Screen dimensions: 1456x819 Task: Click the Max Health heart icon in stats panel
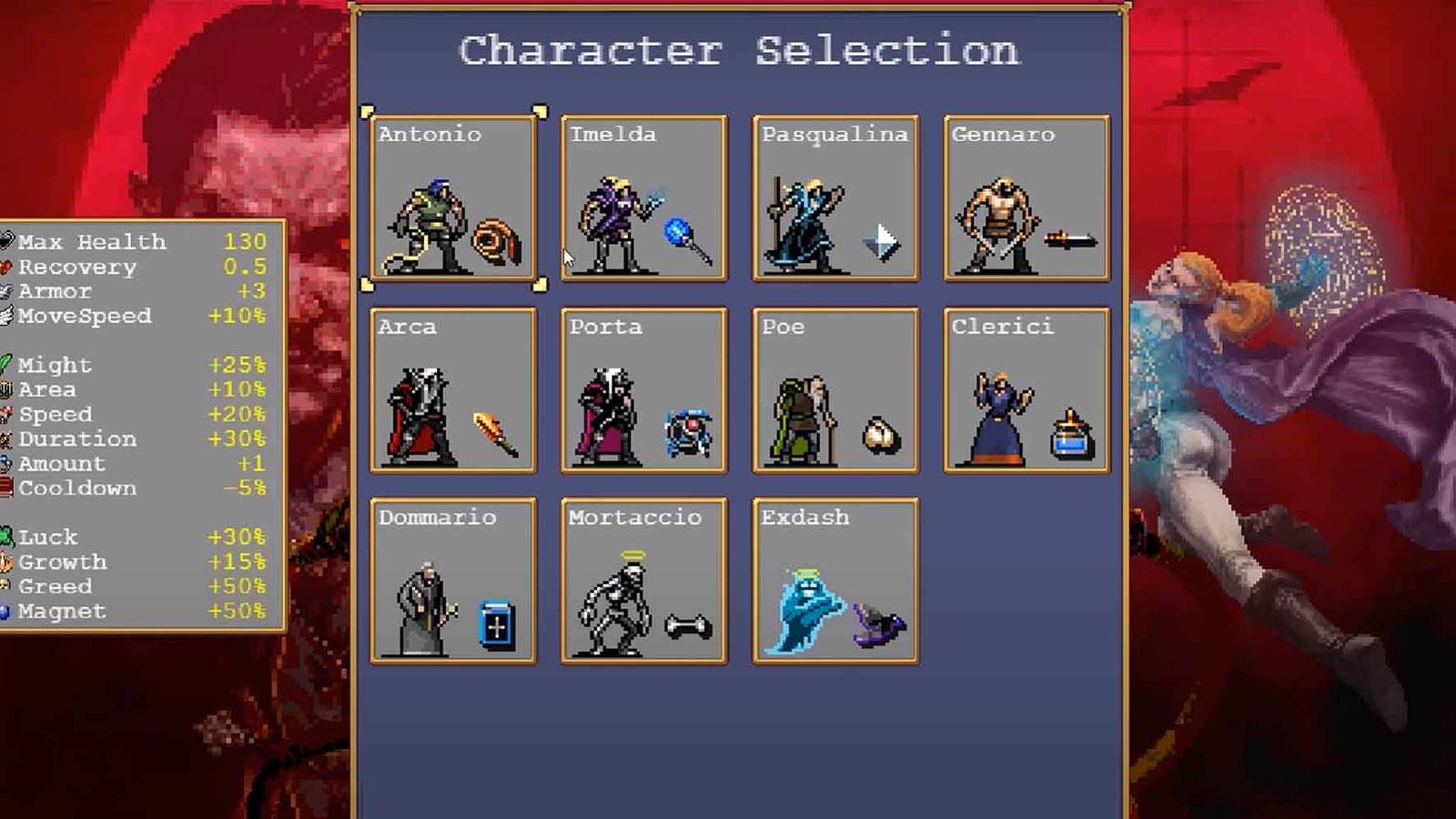(8, 241)
